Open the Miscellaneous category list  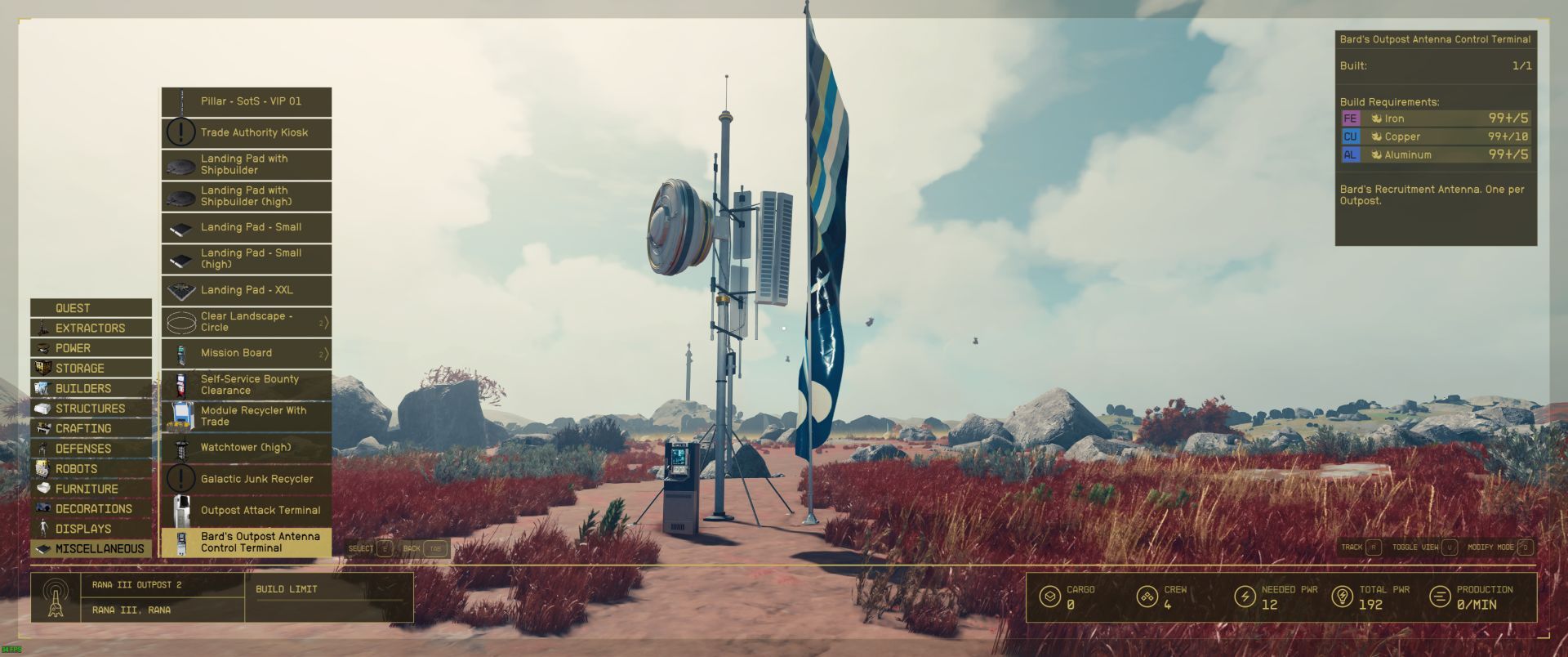pos(90,548)
